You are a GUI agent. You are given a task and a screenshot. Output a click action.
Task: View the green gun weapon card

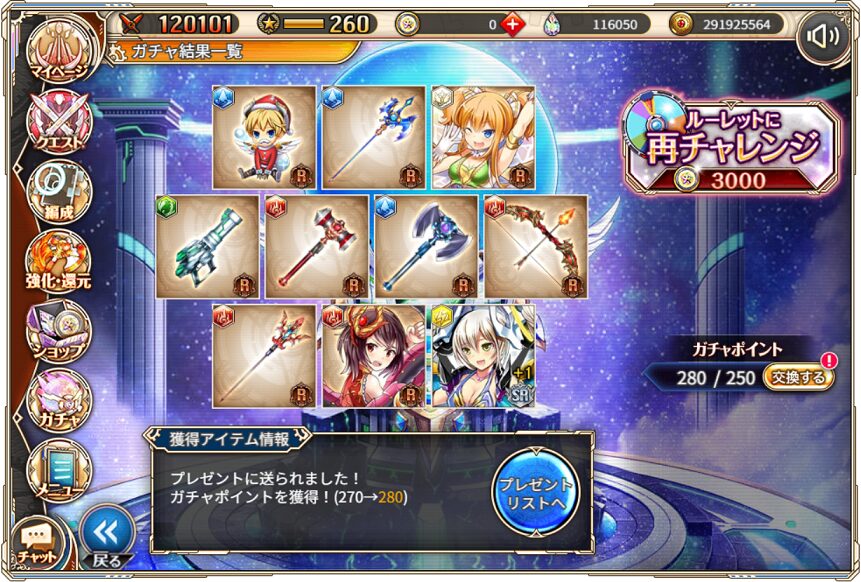coord(207,246)
